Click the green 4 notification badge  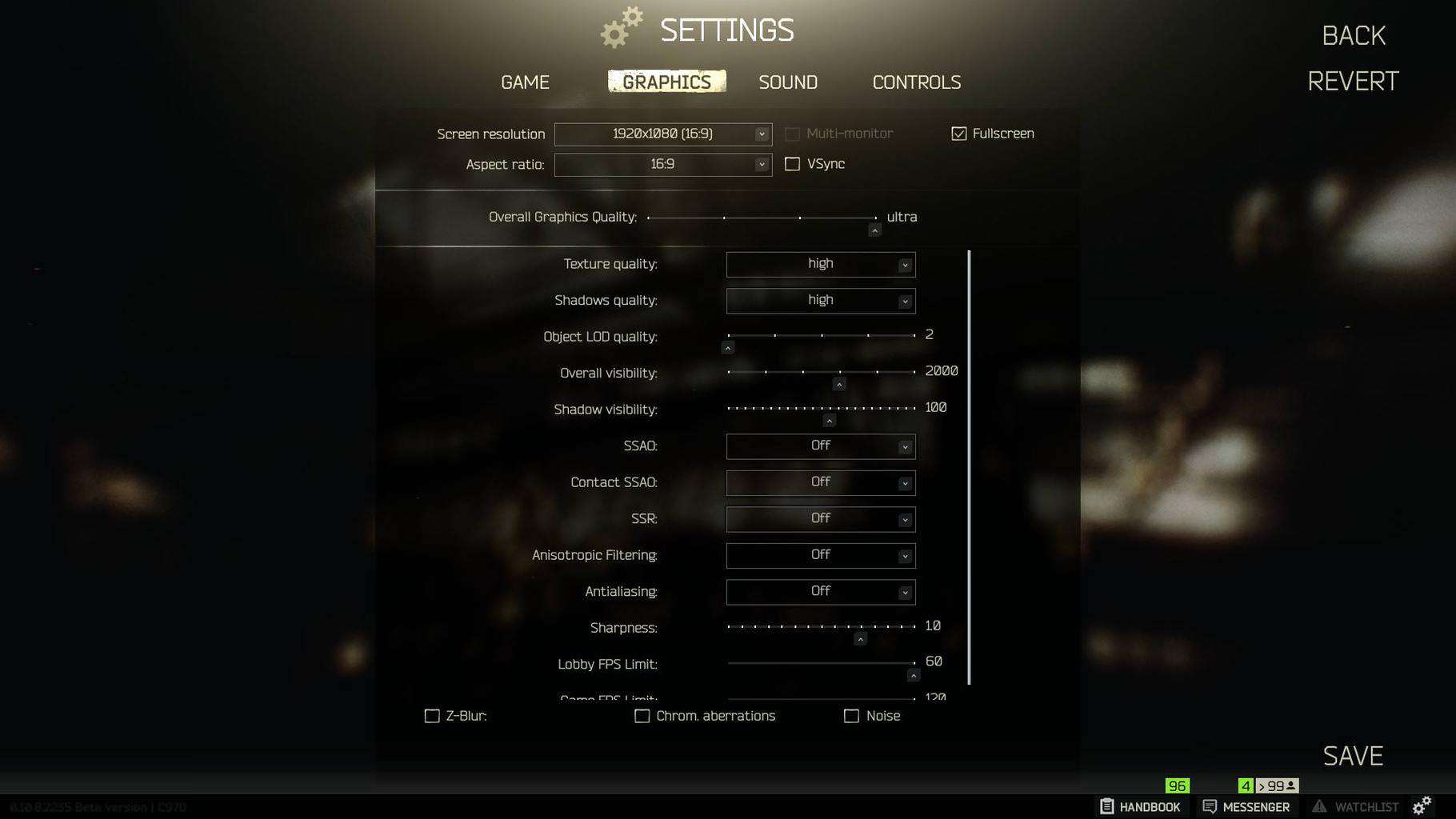tap(1245, 787)
